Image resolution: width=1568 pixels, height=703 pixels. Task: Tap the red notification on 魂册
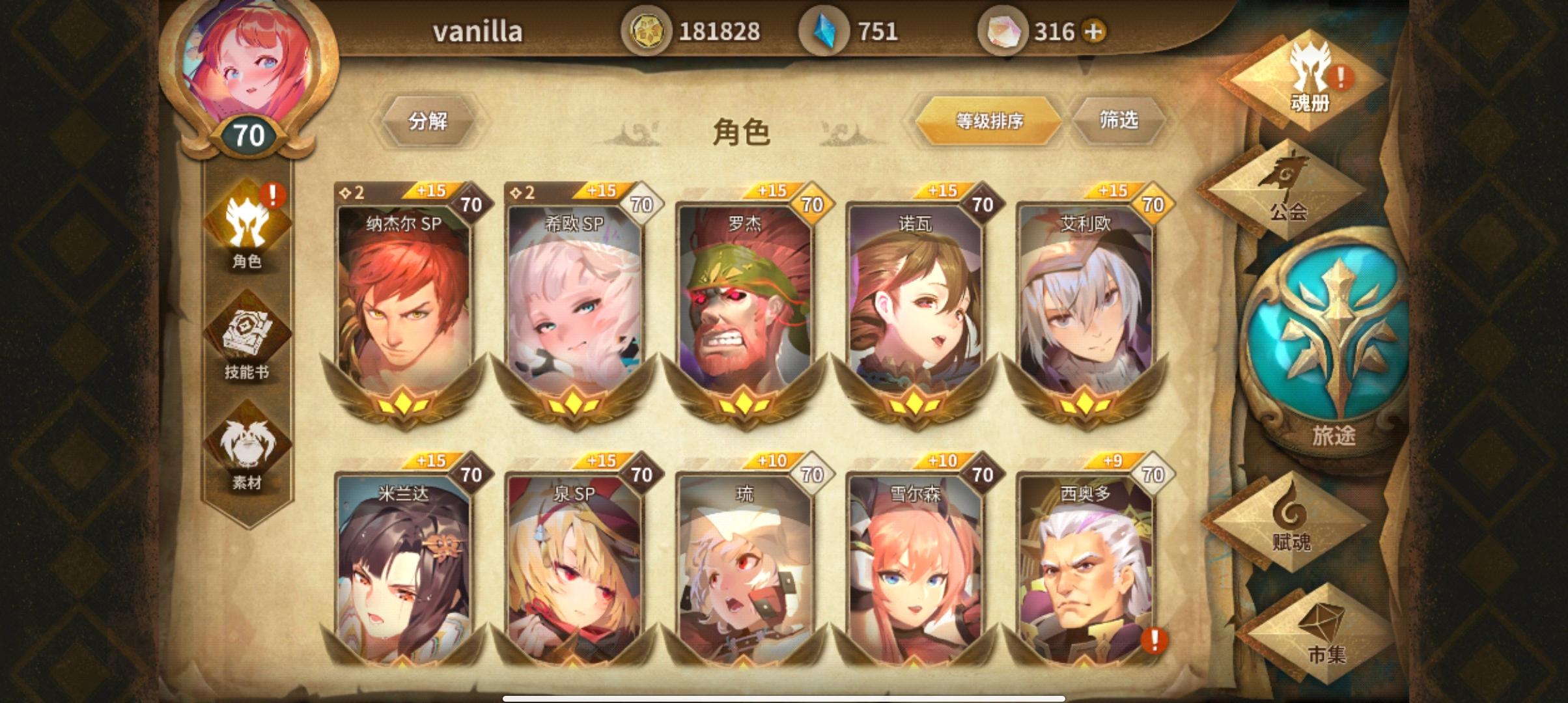click(x=1341, y=78)
